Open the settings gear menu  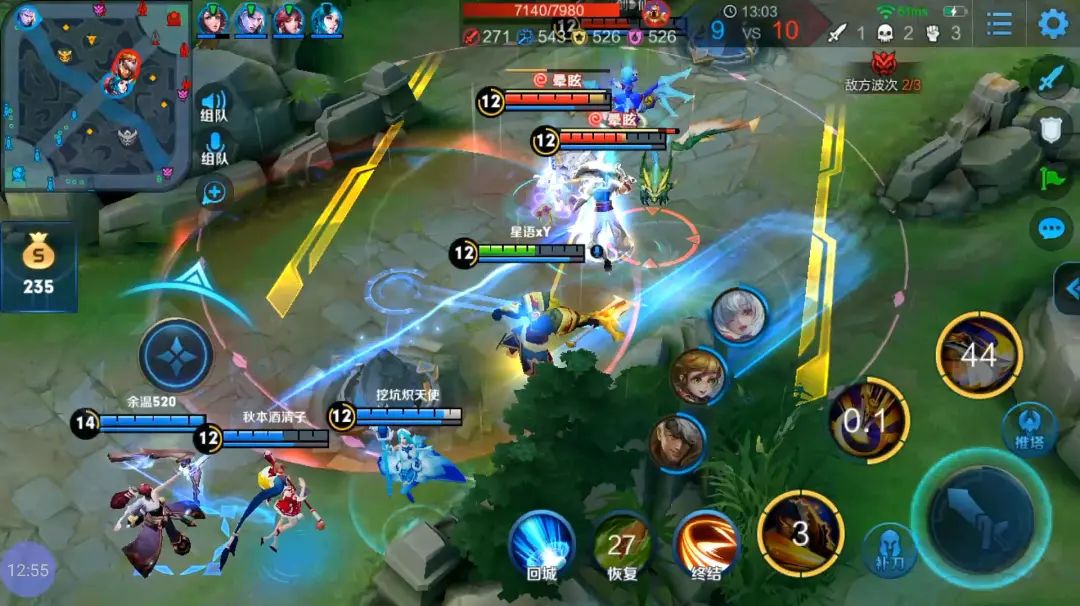coord(1053,24)
